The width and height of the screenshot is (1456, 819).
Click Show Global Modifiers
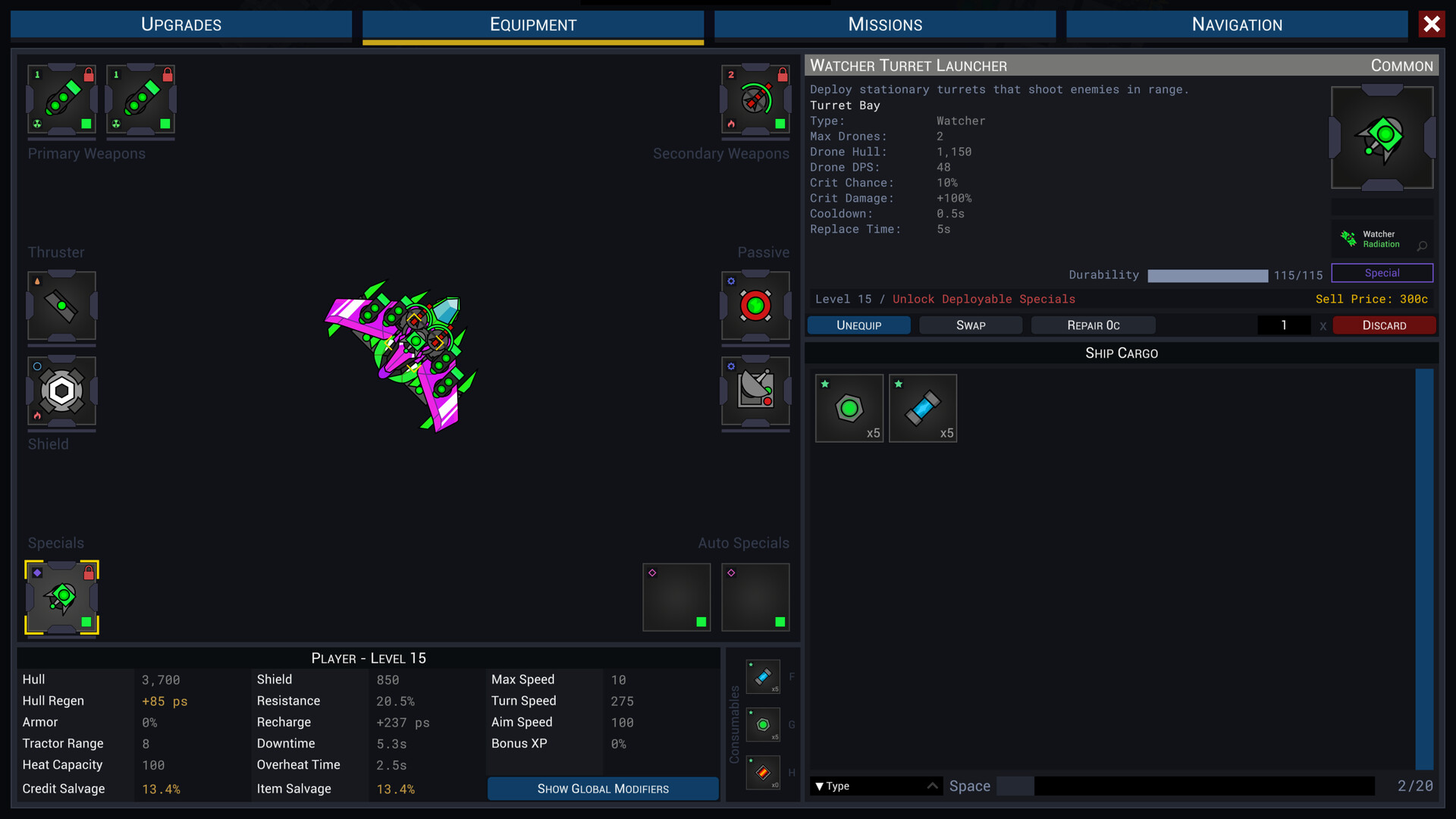(602, 789)
